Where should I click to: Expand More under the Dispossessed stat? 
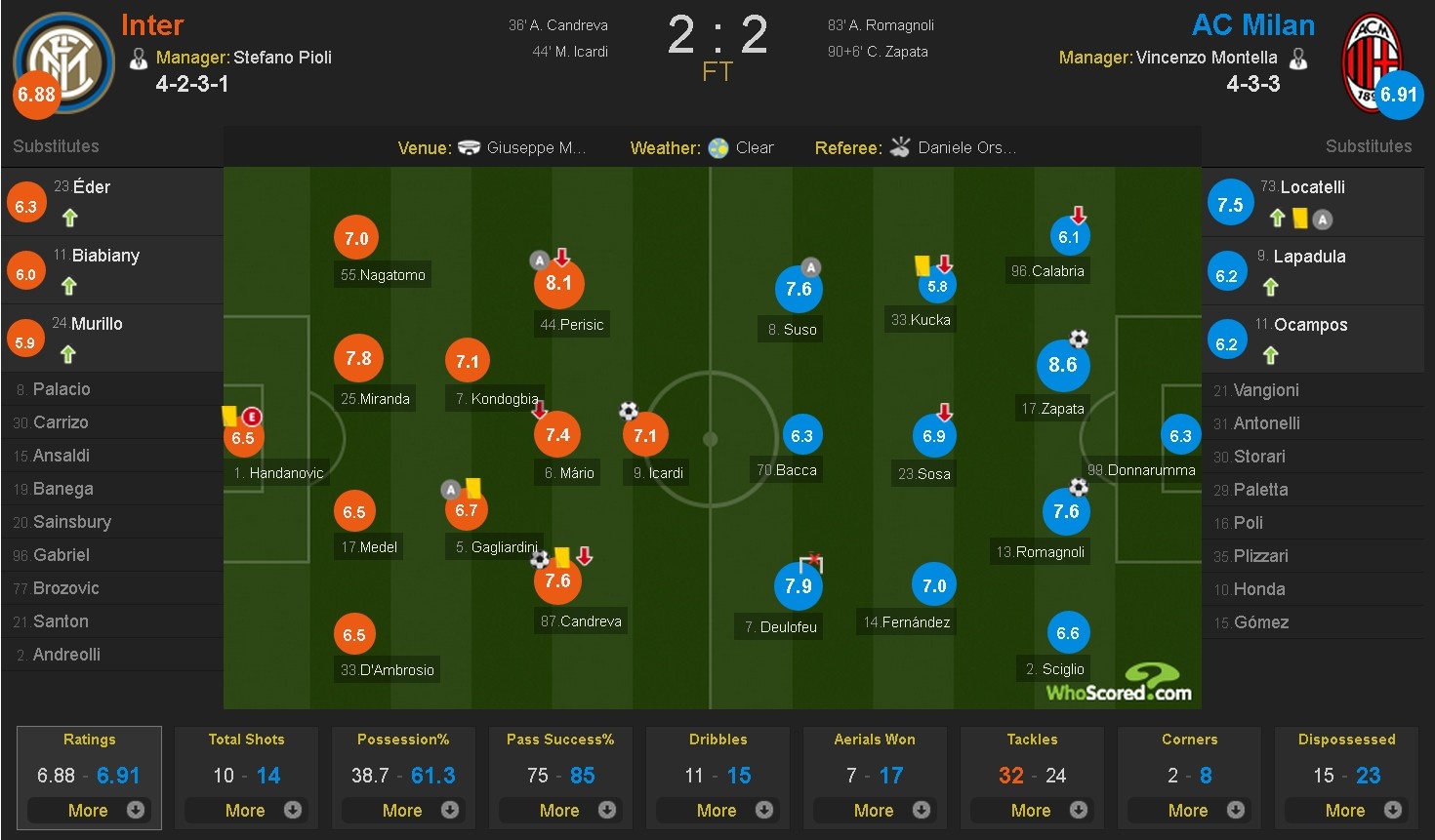(1346, 810)
